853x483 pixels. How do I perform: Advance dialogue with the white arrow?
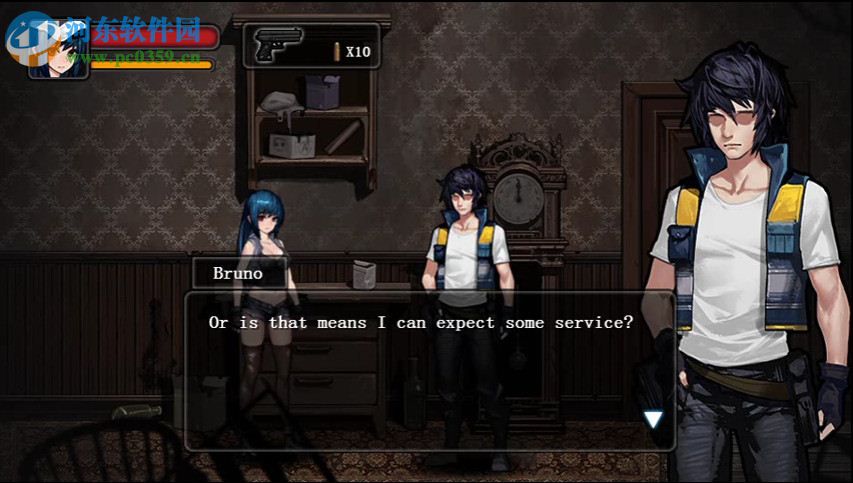[653, 419]
